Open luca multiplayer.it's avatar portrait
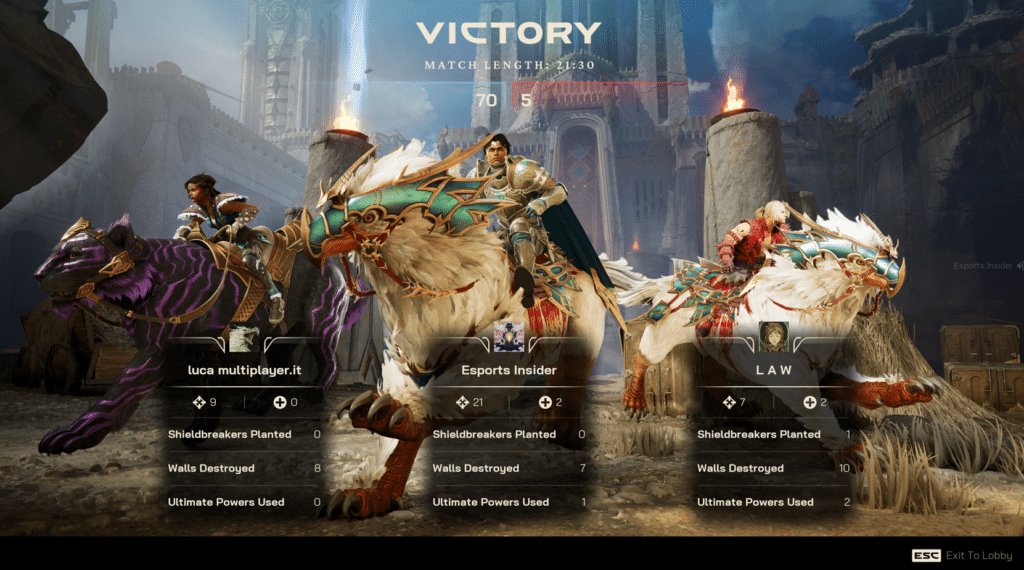This screenshot has width=1024, height=570. 243,339
